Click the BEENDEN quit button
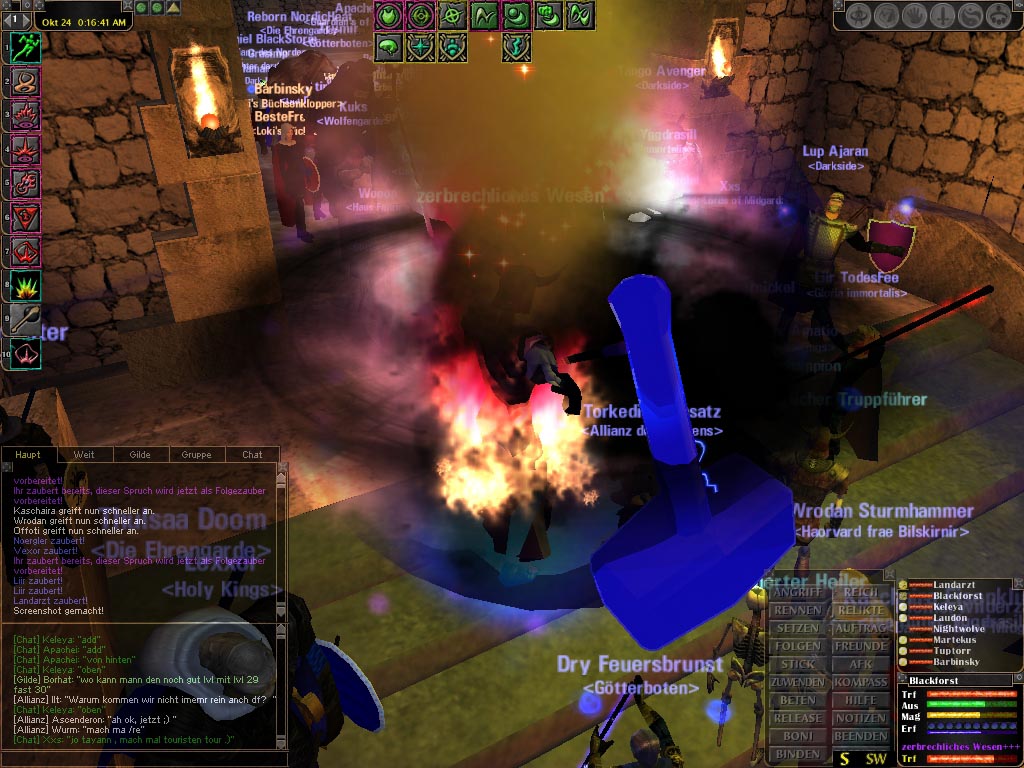 point(860,736)
